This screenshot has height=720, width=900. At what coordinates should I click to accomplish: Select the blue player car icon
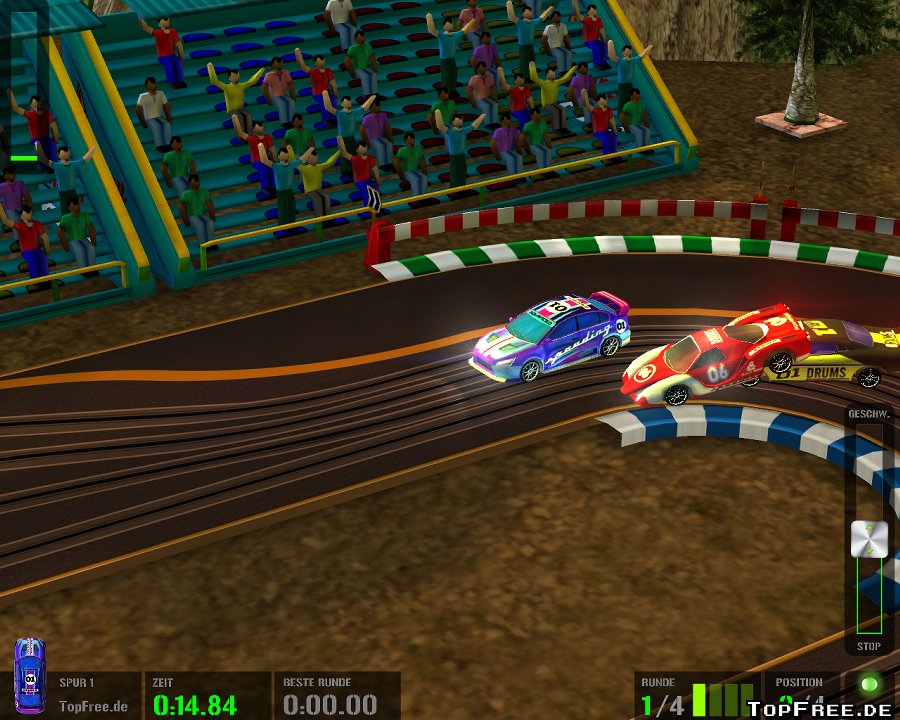pos(29,677)
